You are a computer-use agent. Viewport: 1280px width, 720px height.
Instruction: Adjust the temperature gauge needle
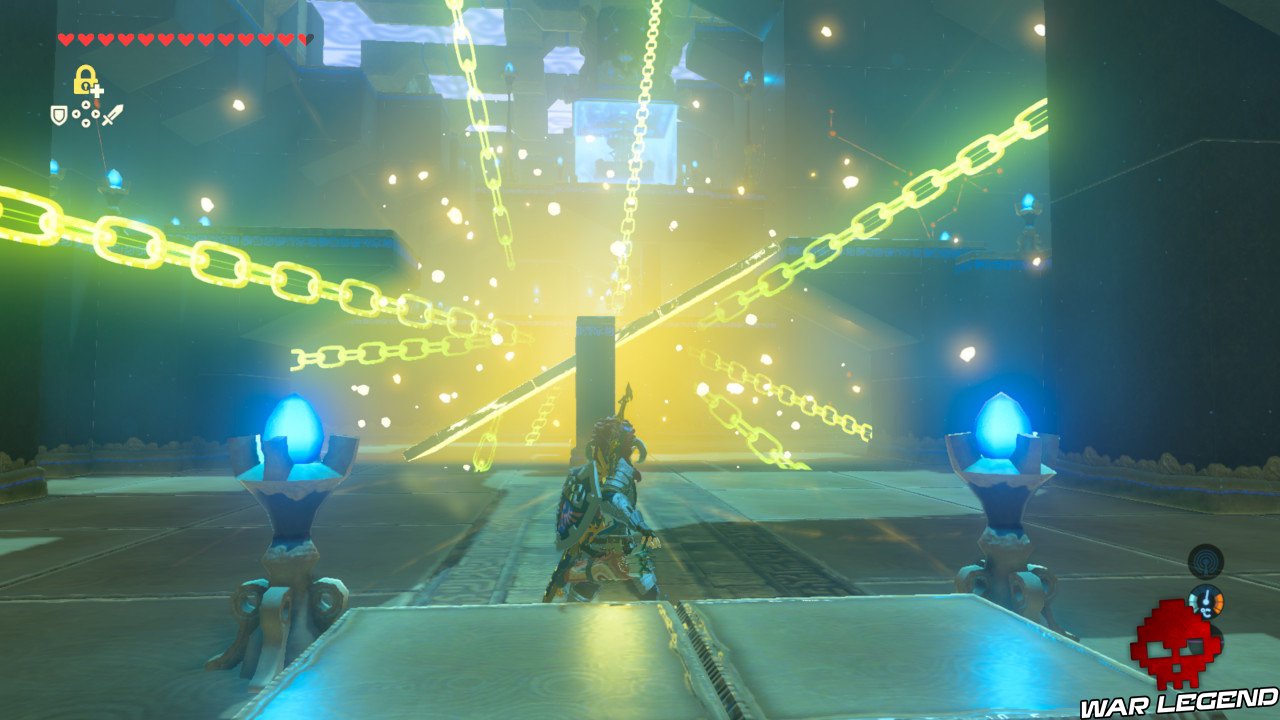click(1206, 596)
